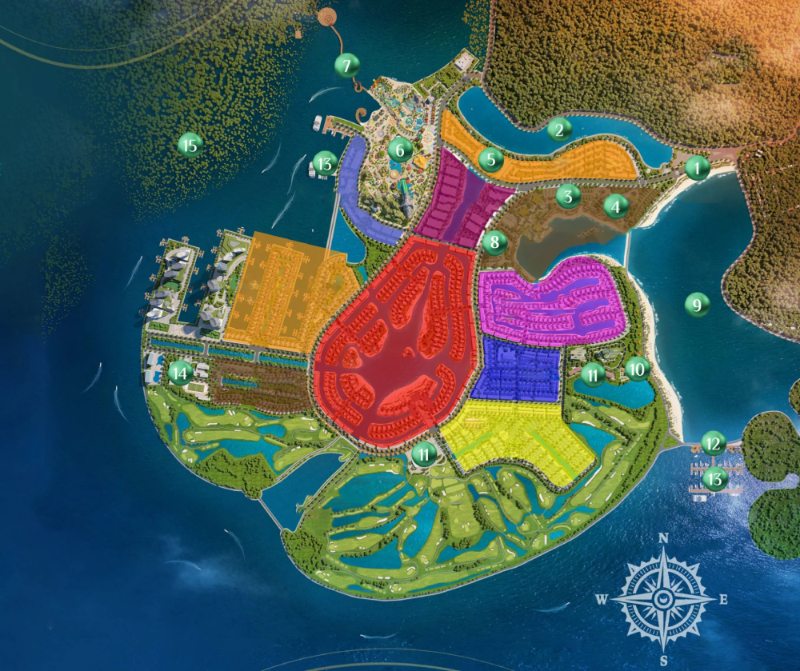Choose the marker labeled 4
The image size is (800, 671).
pyautogui.click(x=616, y=207)
